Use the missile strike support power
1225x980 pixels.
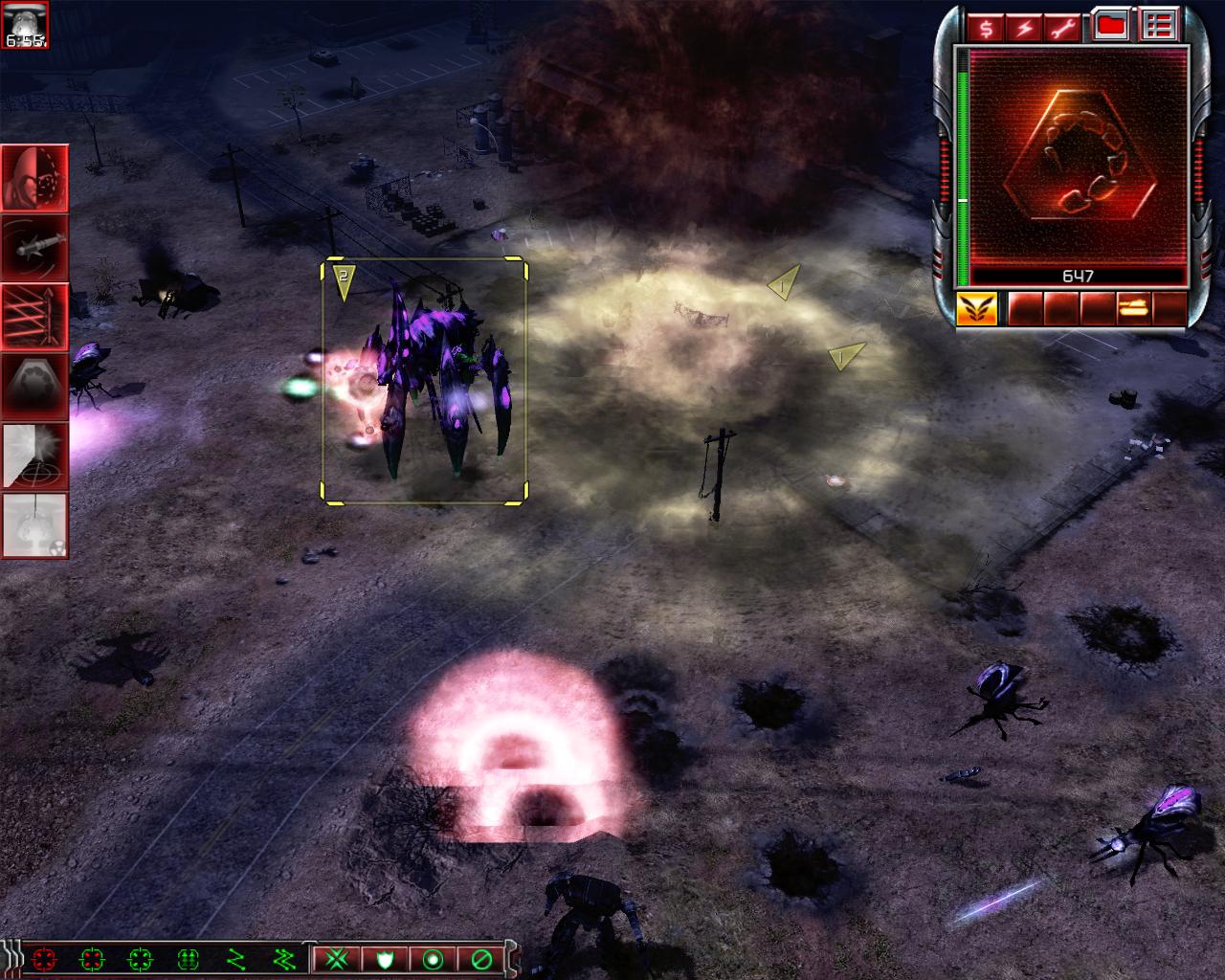click(x=34, y=247)
